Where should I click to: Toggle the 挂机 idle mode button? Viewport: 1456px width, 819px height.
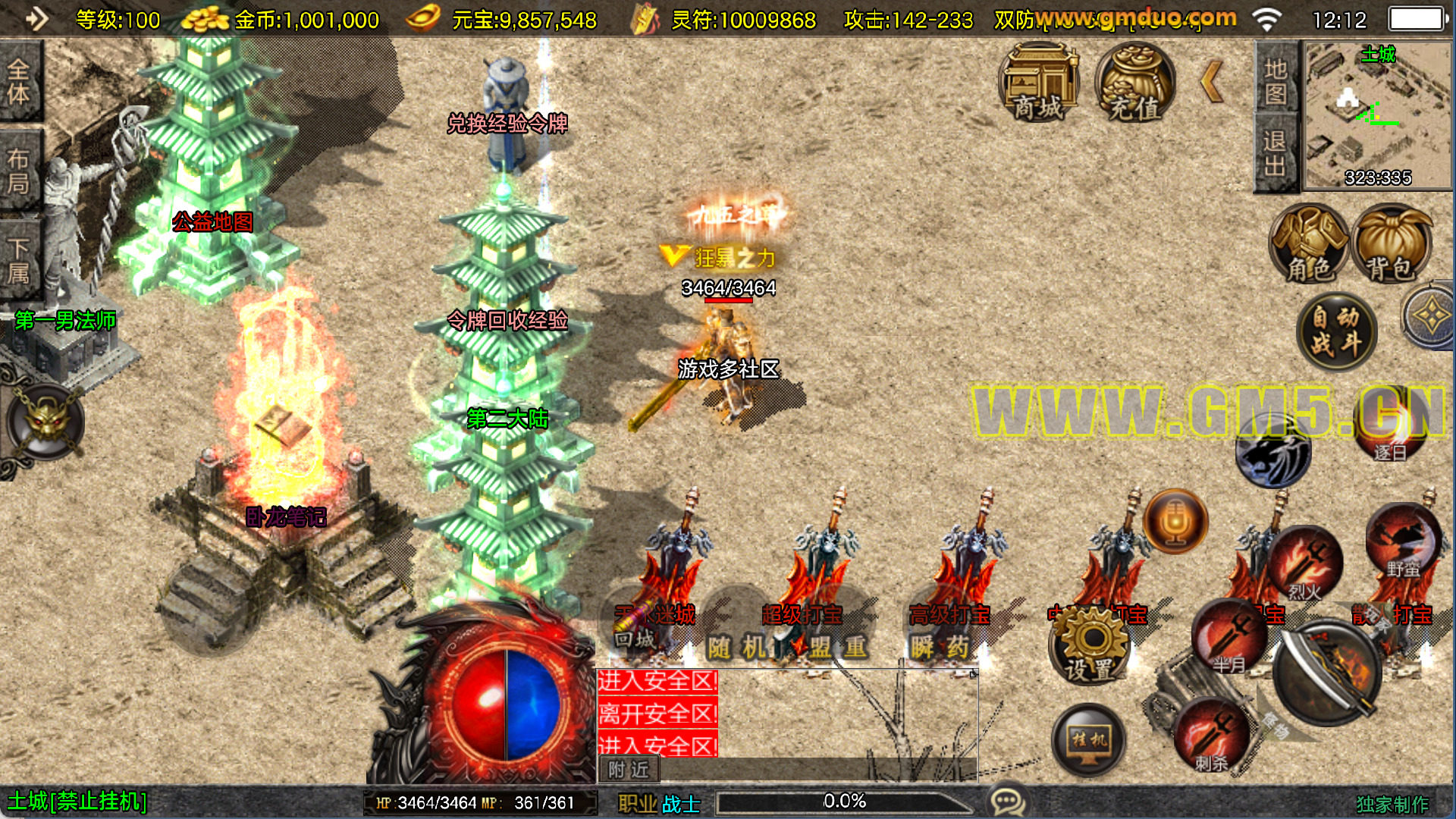click(x=1089, y=739)
